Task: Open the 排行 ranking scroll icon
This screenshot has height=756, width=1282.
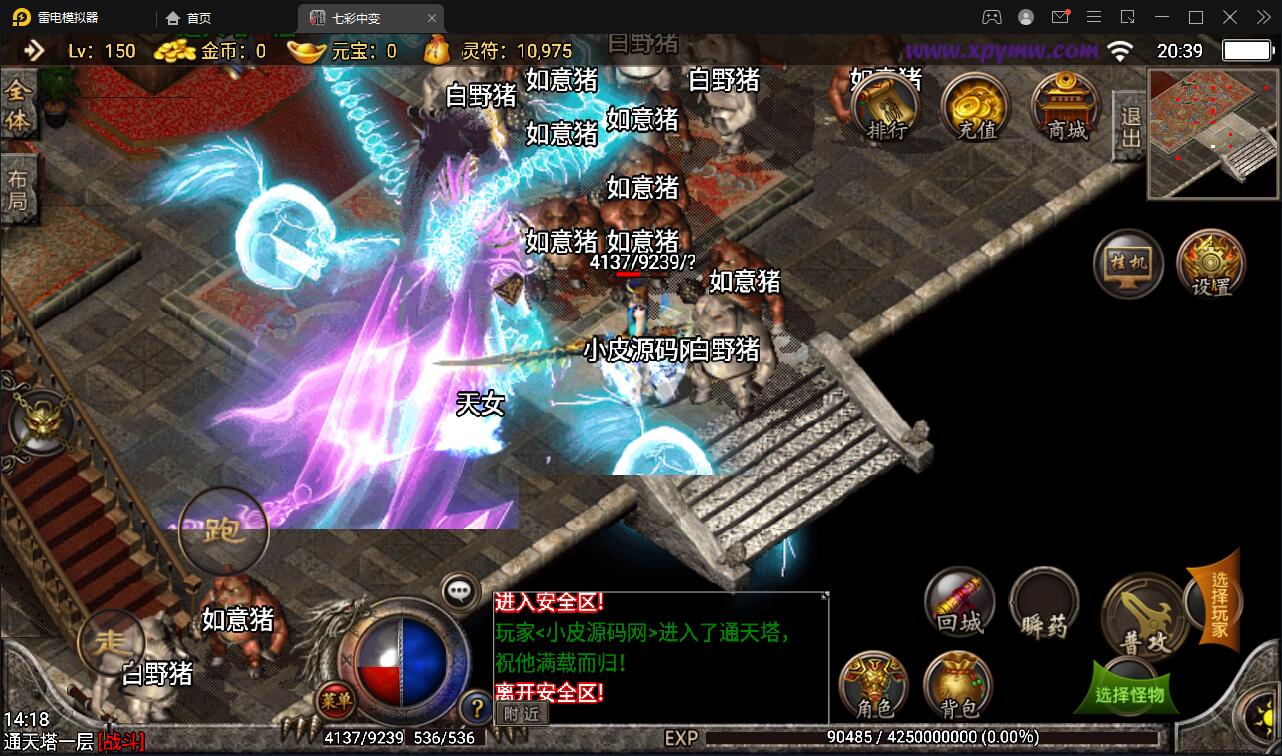Action: click(886, 106)
